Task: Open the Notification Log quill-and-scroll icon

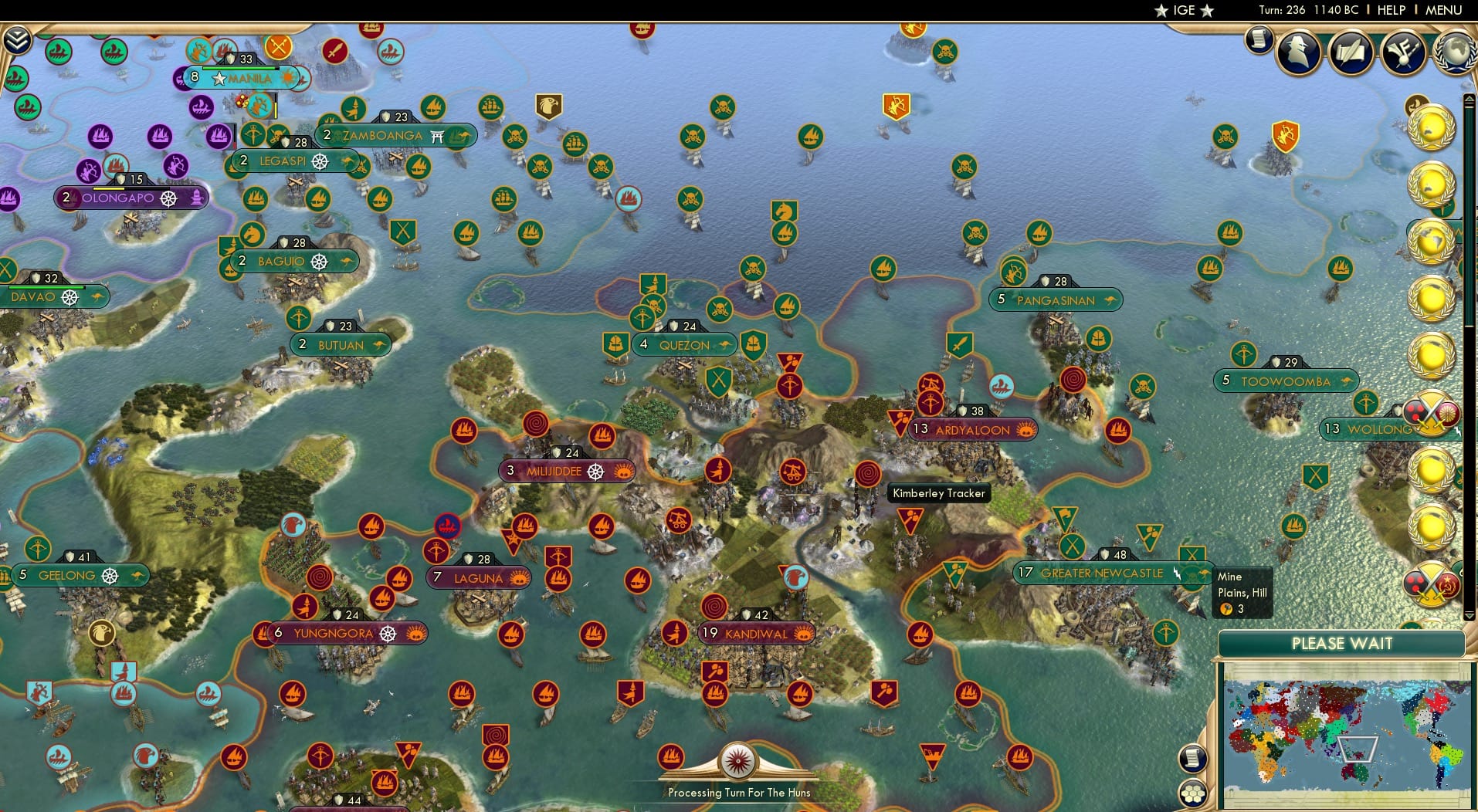Action: tap(1351, 51)
